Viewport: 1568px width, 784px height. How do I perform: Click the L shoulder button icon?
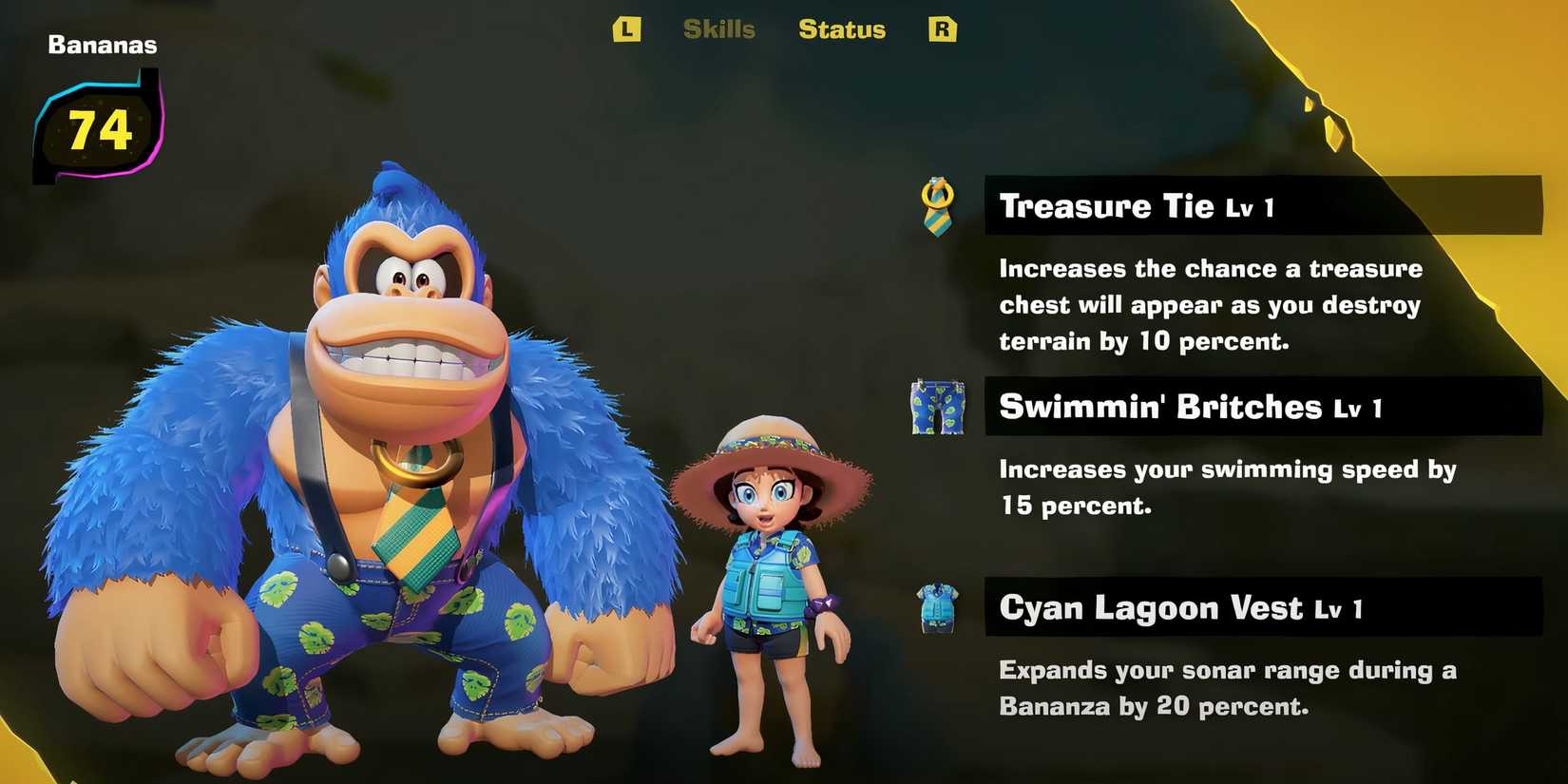(628, 29)
